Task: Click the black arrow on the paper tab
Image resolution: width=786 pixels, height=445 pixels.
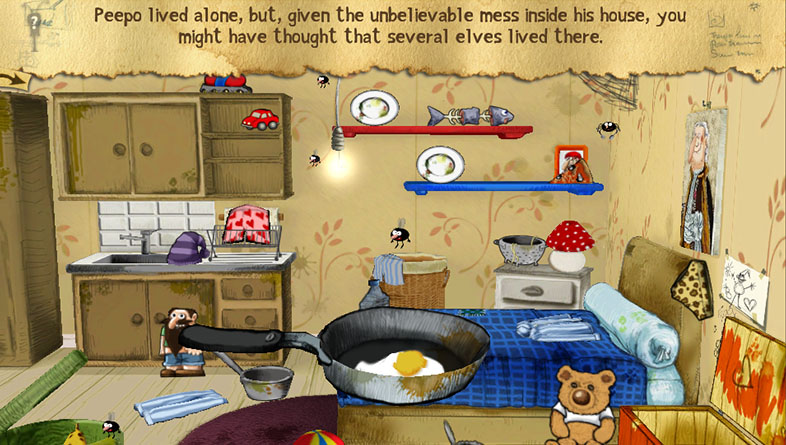Action: (14, 76)
